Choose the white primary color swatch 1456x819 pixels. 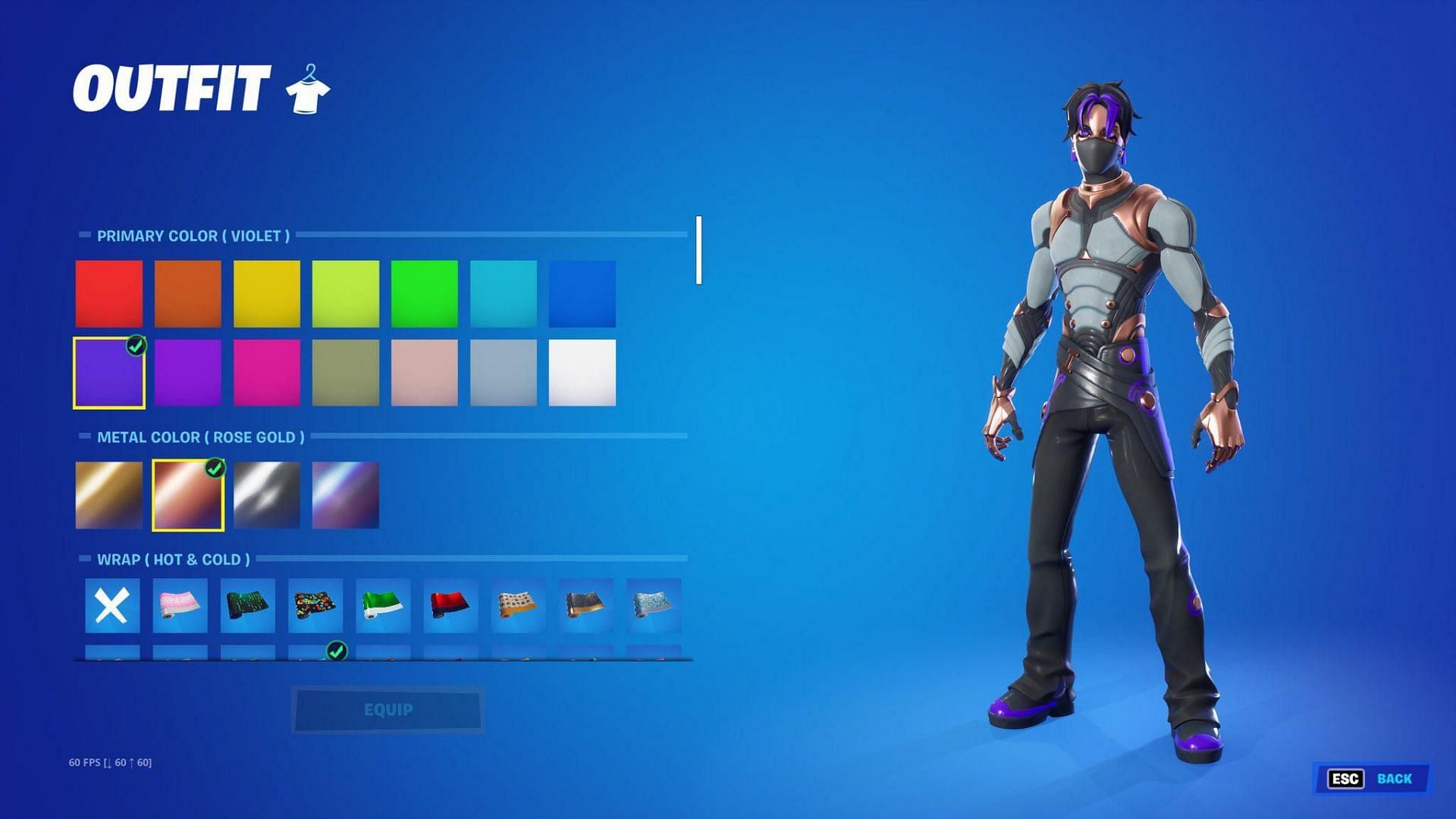(582, 373)
